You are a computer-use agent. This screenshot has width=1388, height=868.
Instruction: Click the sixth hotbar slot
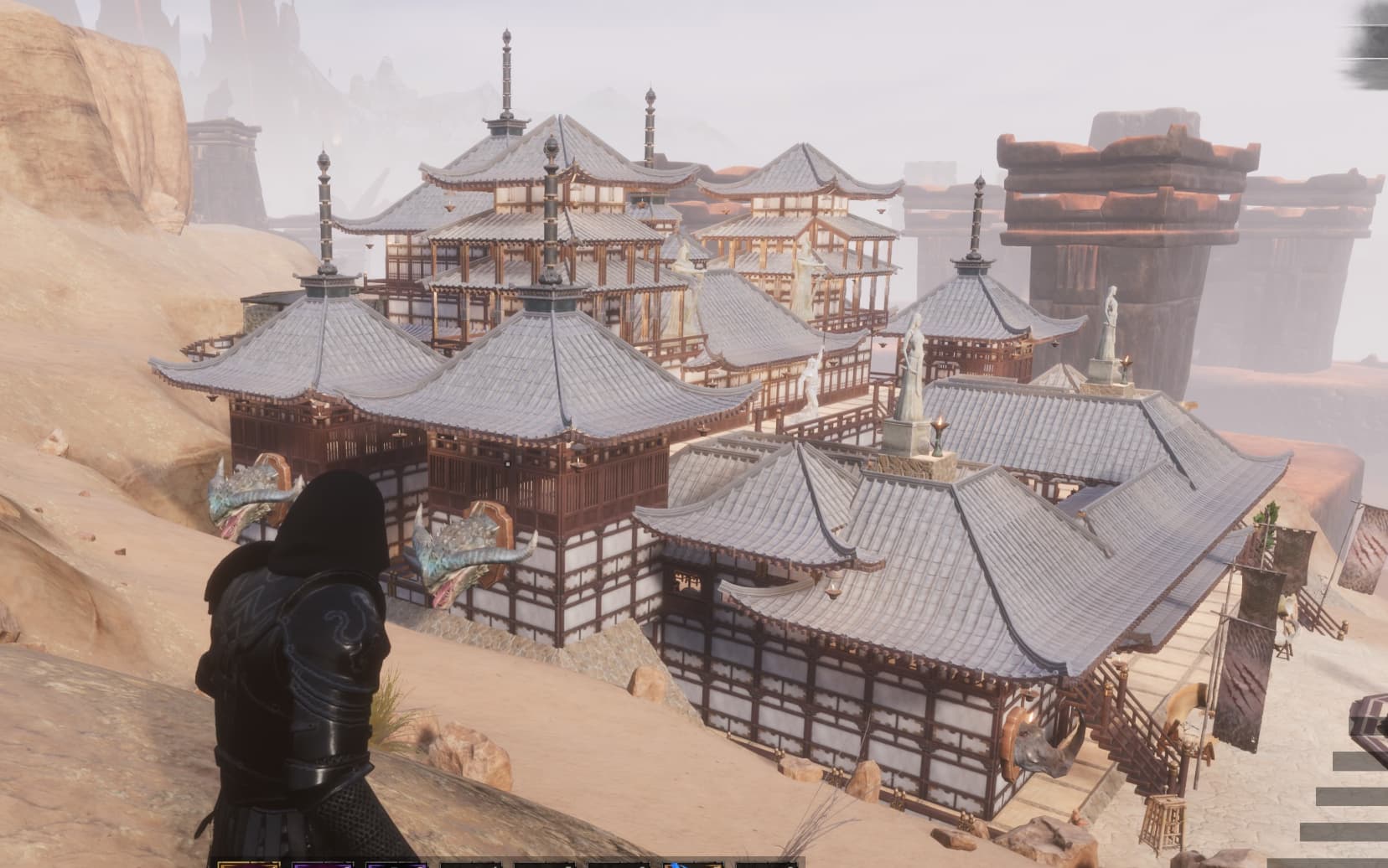(691, 863)
